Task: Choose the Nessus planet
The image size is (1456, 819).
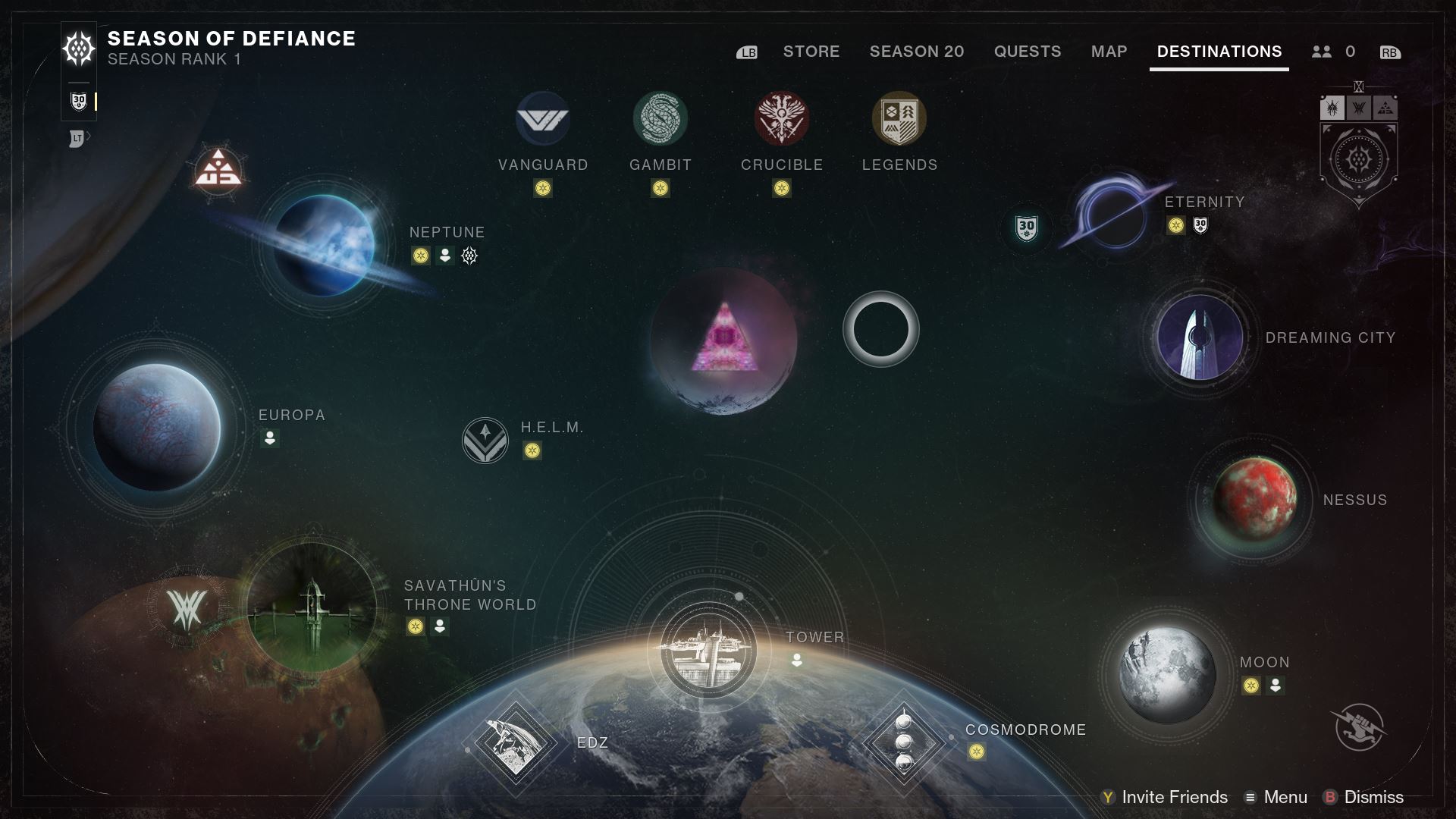Action: point(1254,499)
